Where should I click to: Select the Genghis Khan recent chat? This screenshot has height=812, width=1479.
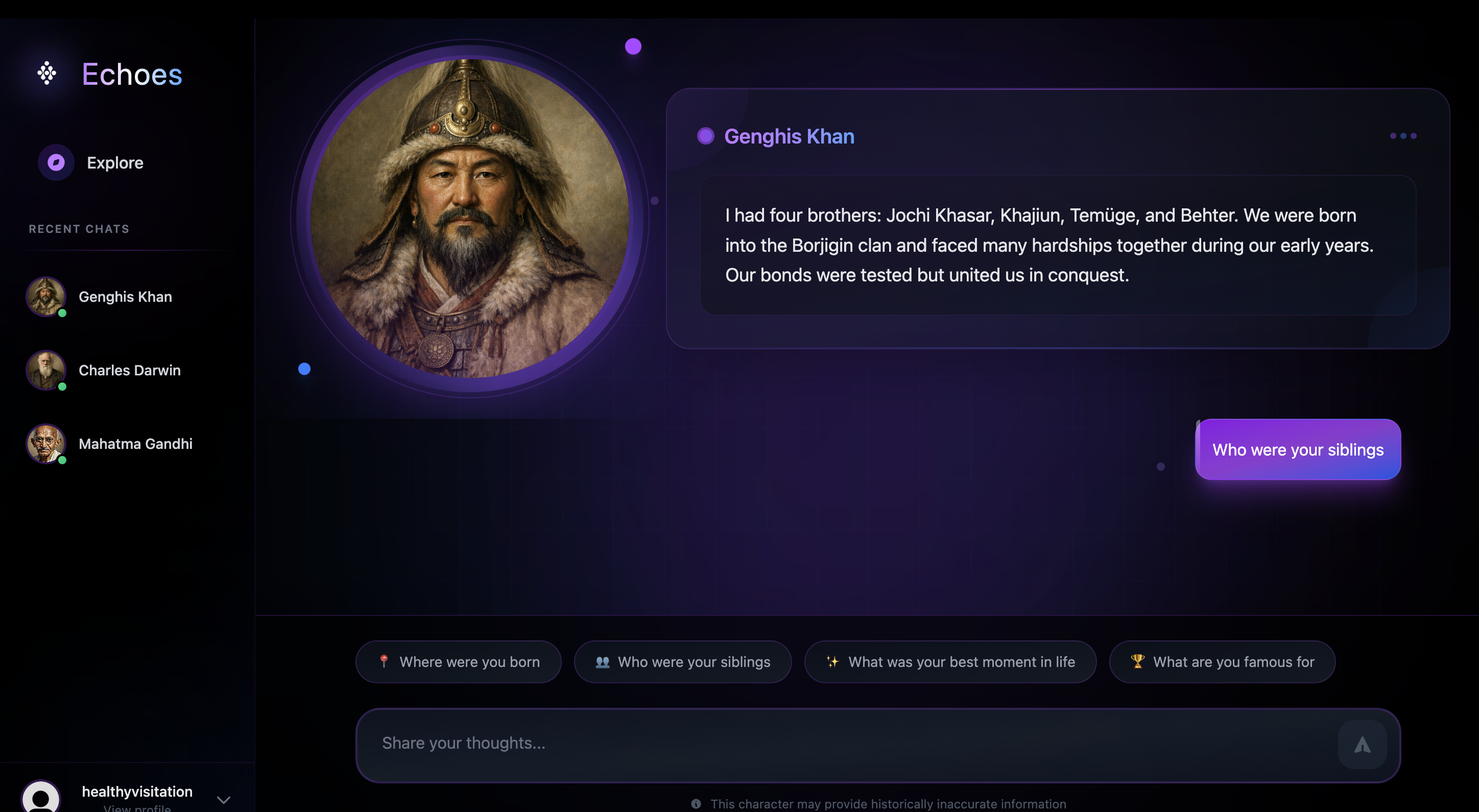tap(125, 297)
